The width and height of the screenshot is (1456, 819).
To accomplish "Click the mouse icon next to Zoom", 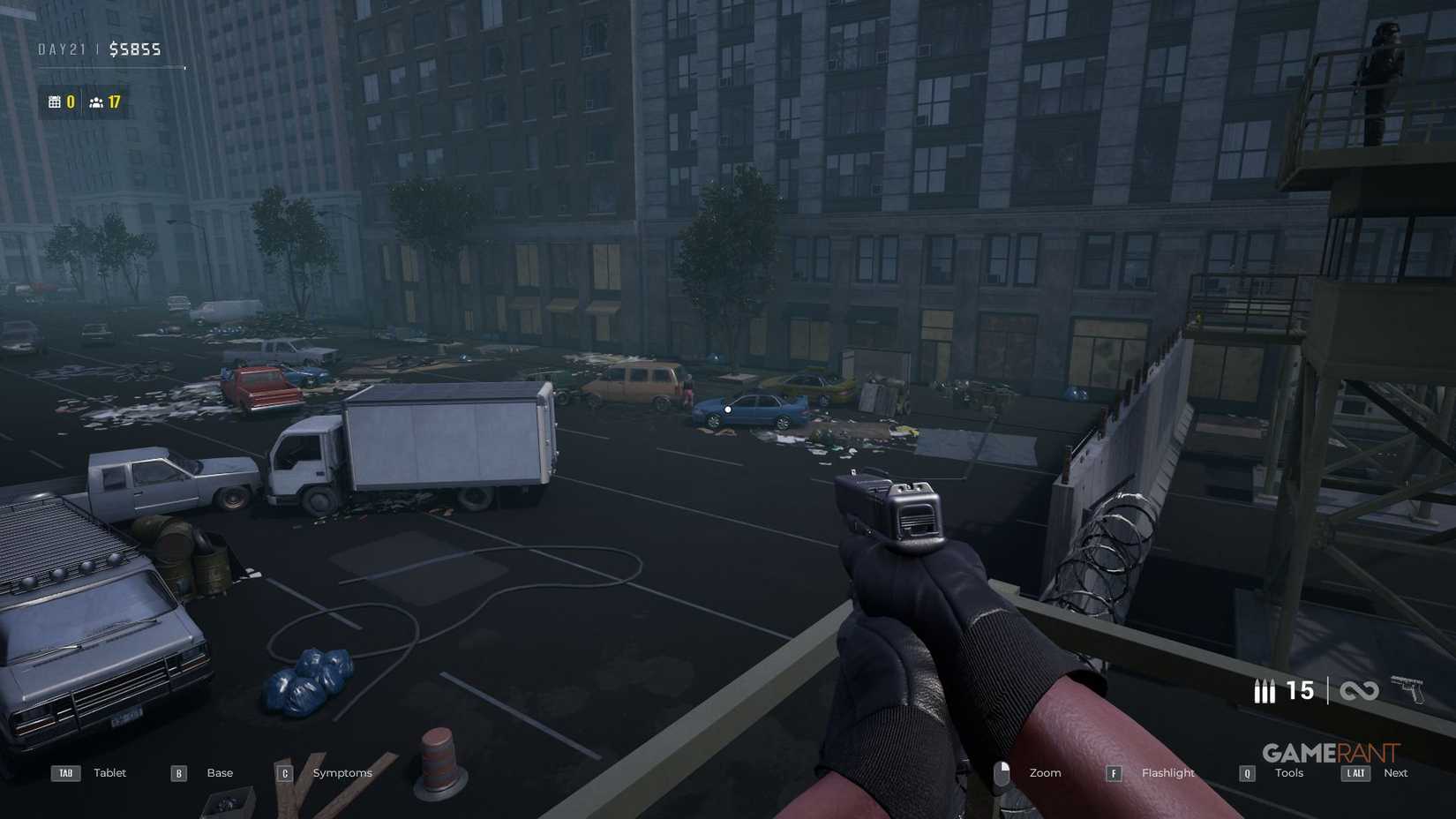I will [1003, 772].
